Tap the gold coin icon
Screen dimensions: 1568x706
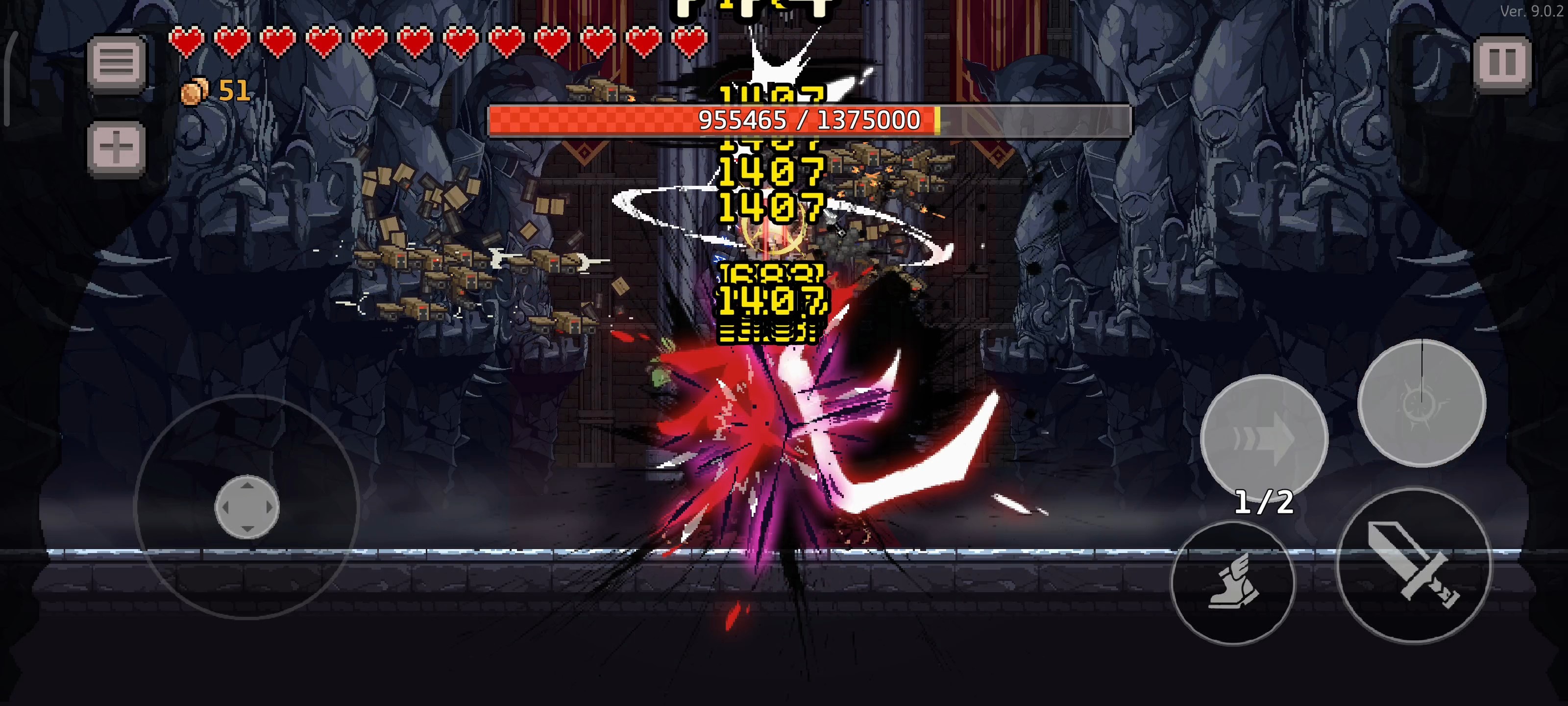coord(196,91)
